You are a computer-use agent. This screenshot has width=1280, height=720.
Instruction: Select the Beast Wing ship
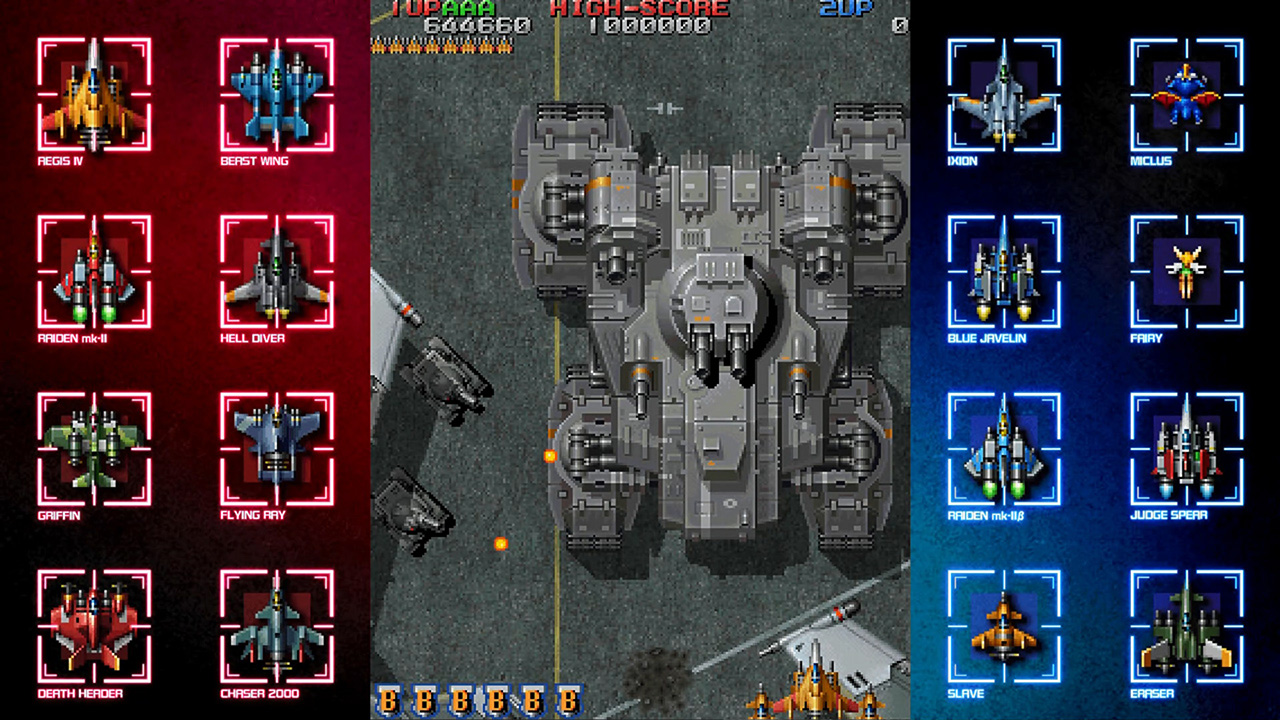point(276,93)
